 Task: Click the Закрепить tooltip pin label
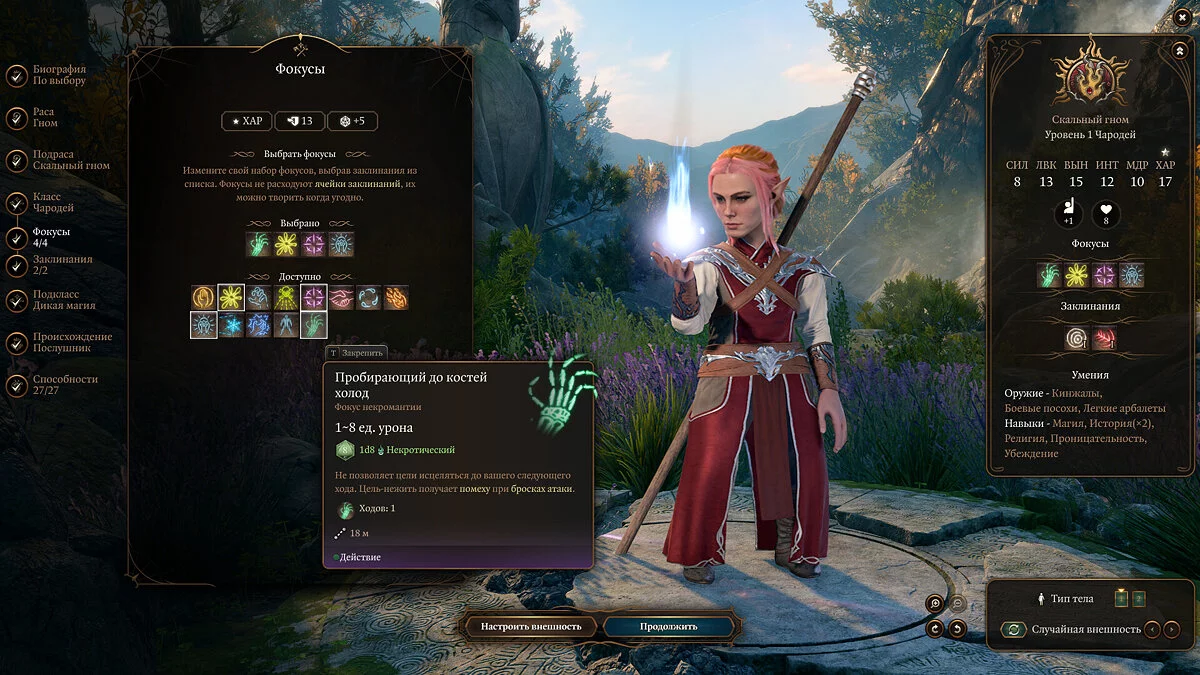[x=356, y=353]
